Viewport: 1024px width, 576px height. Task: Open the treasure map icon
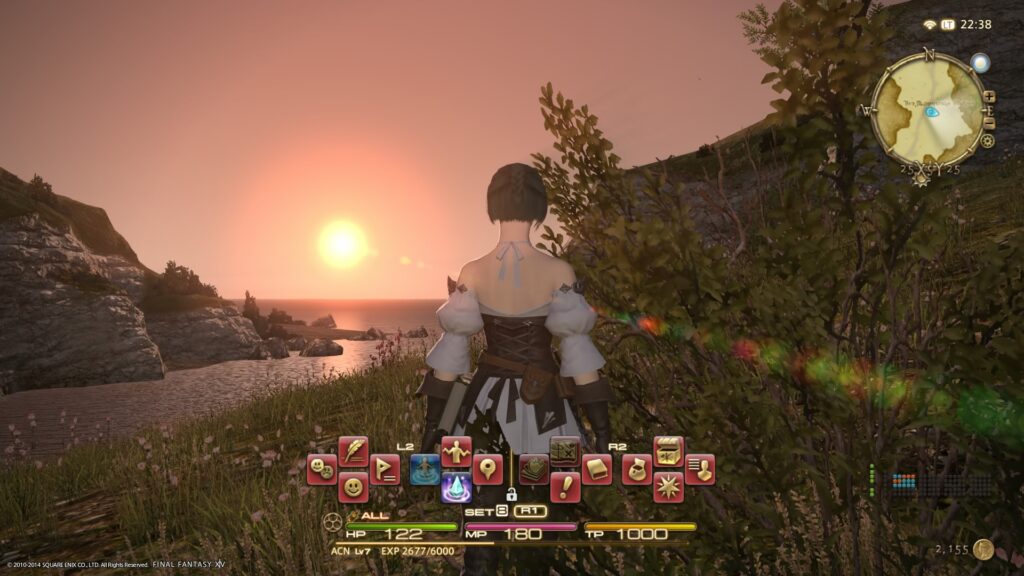pos(565,451)
